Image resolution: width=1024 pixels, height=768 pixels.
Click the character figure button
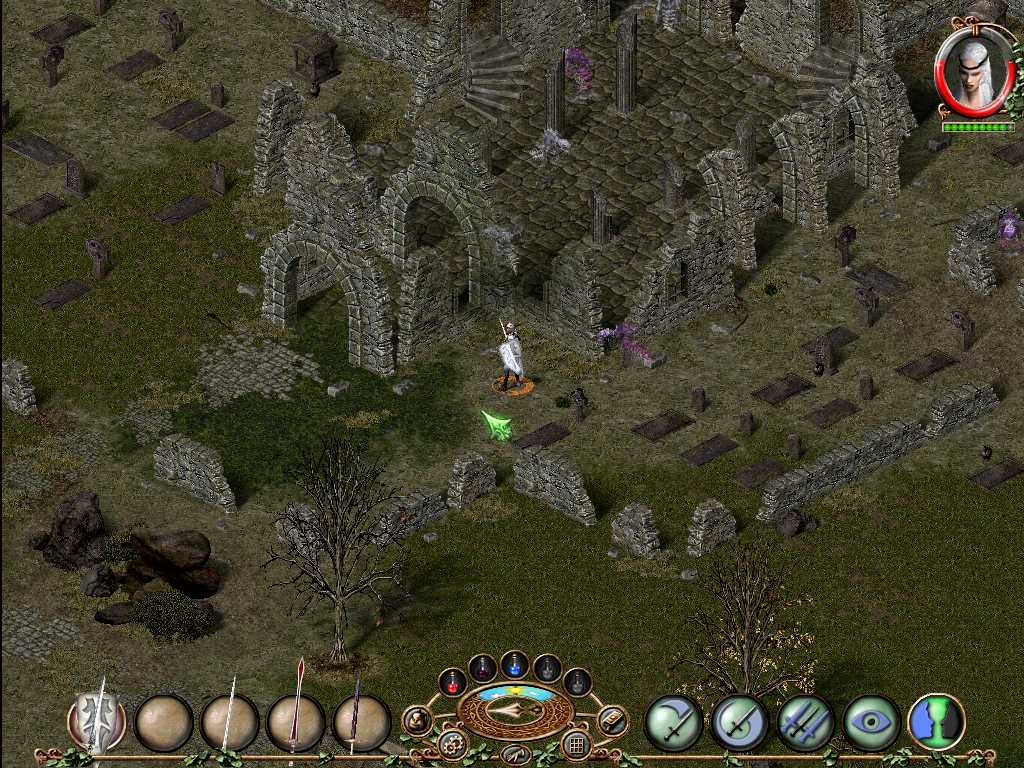point(417,719)
